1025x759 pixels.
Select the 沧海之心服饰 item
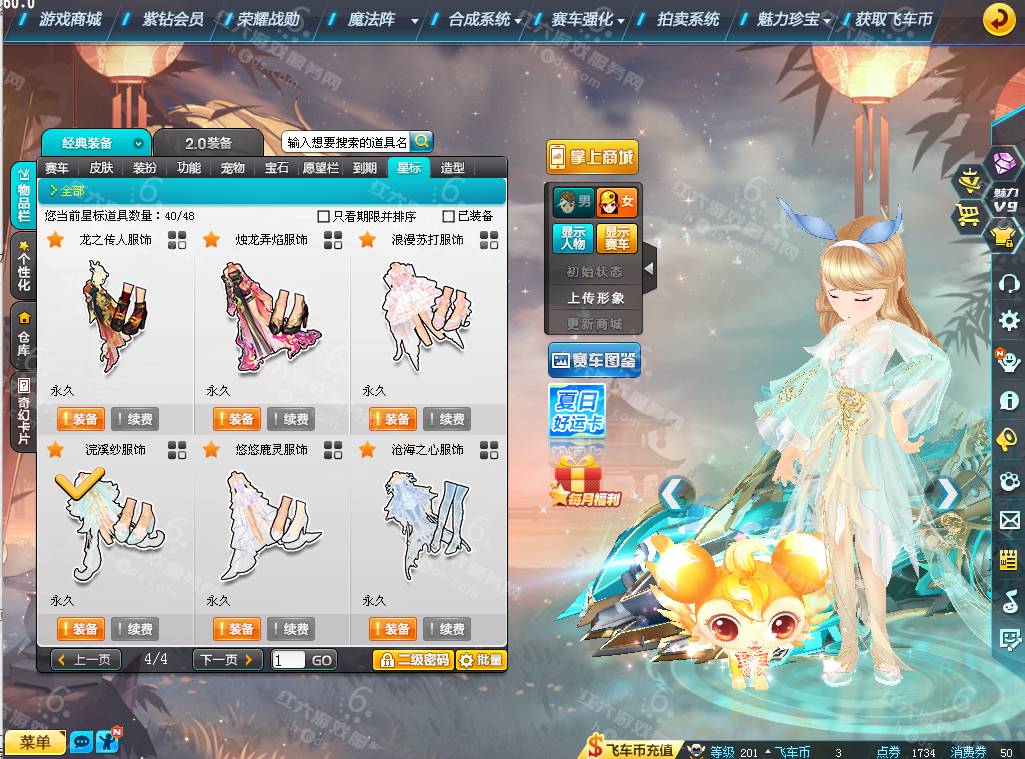point(427,526)
